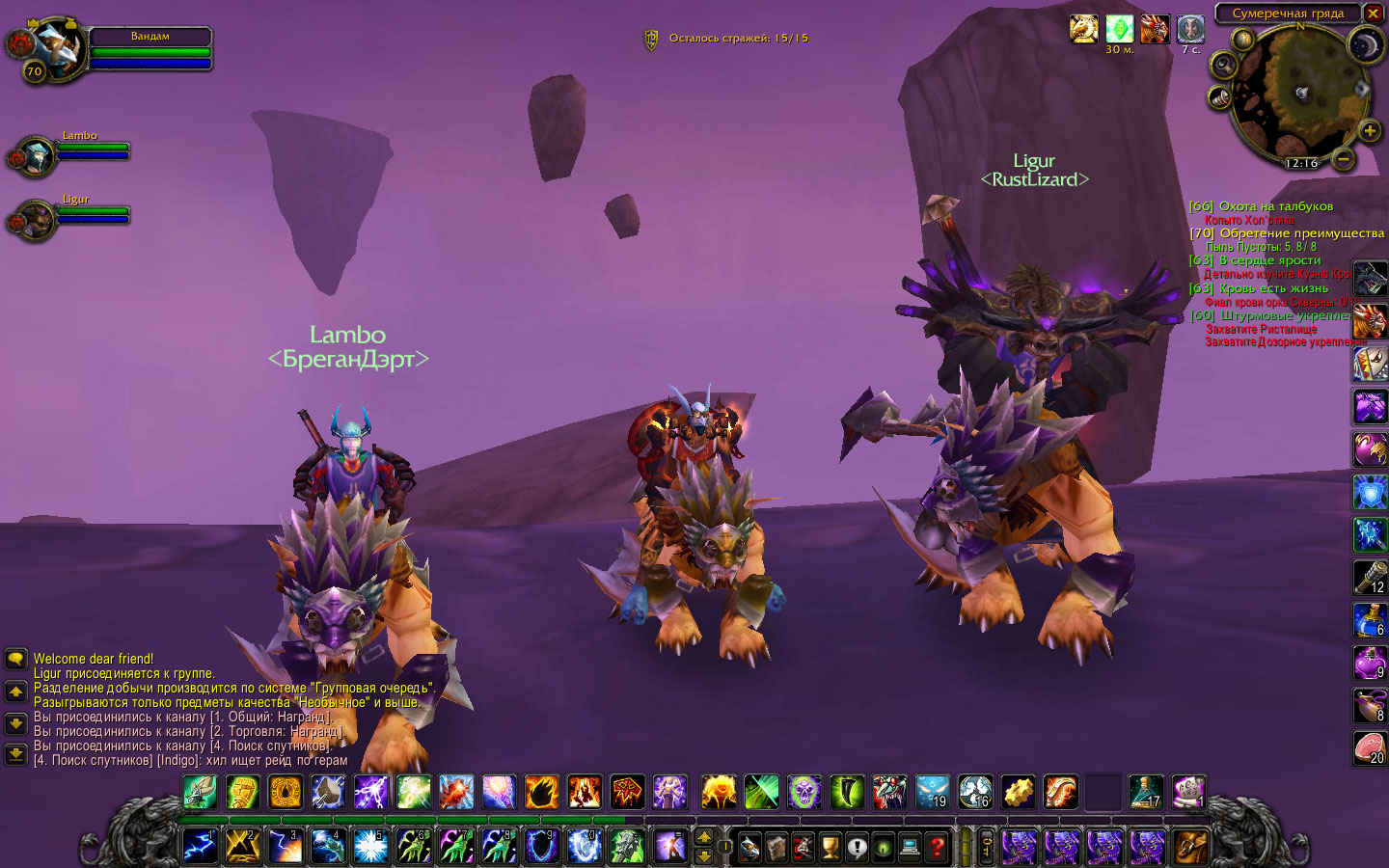The width and height of the screenshot is (1389, 868).
Task: Click the crescent moon day-night indicator
Action: tap(1366, 44)
